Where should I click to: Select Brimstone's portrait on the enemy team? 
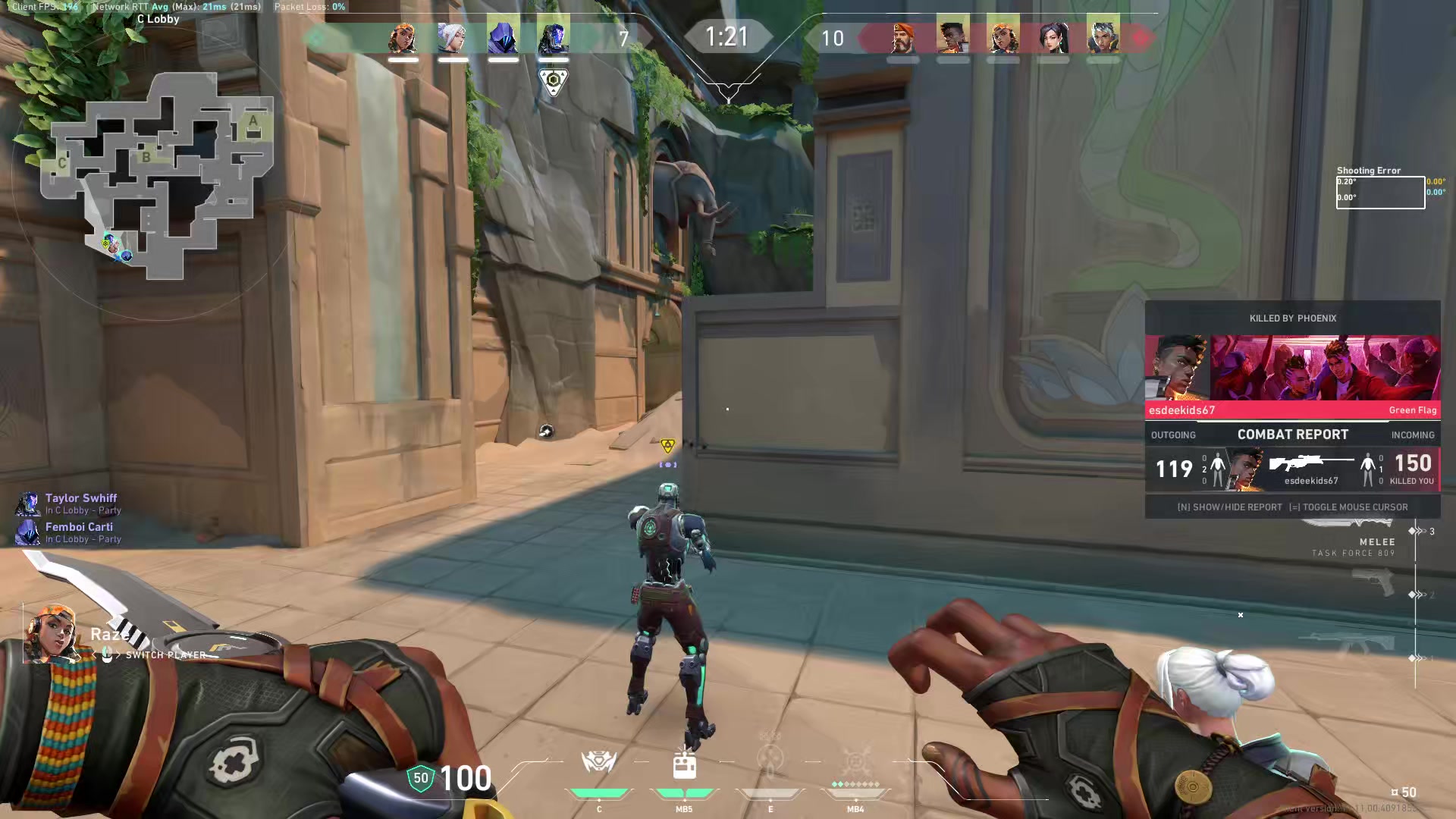click(902, 37)
